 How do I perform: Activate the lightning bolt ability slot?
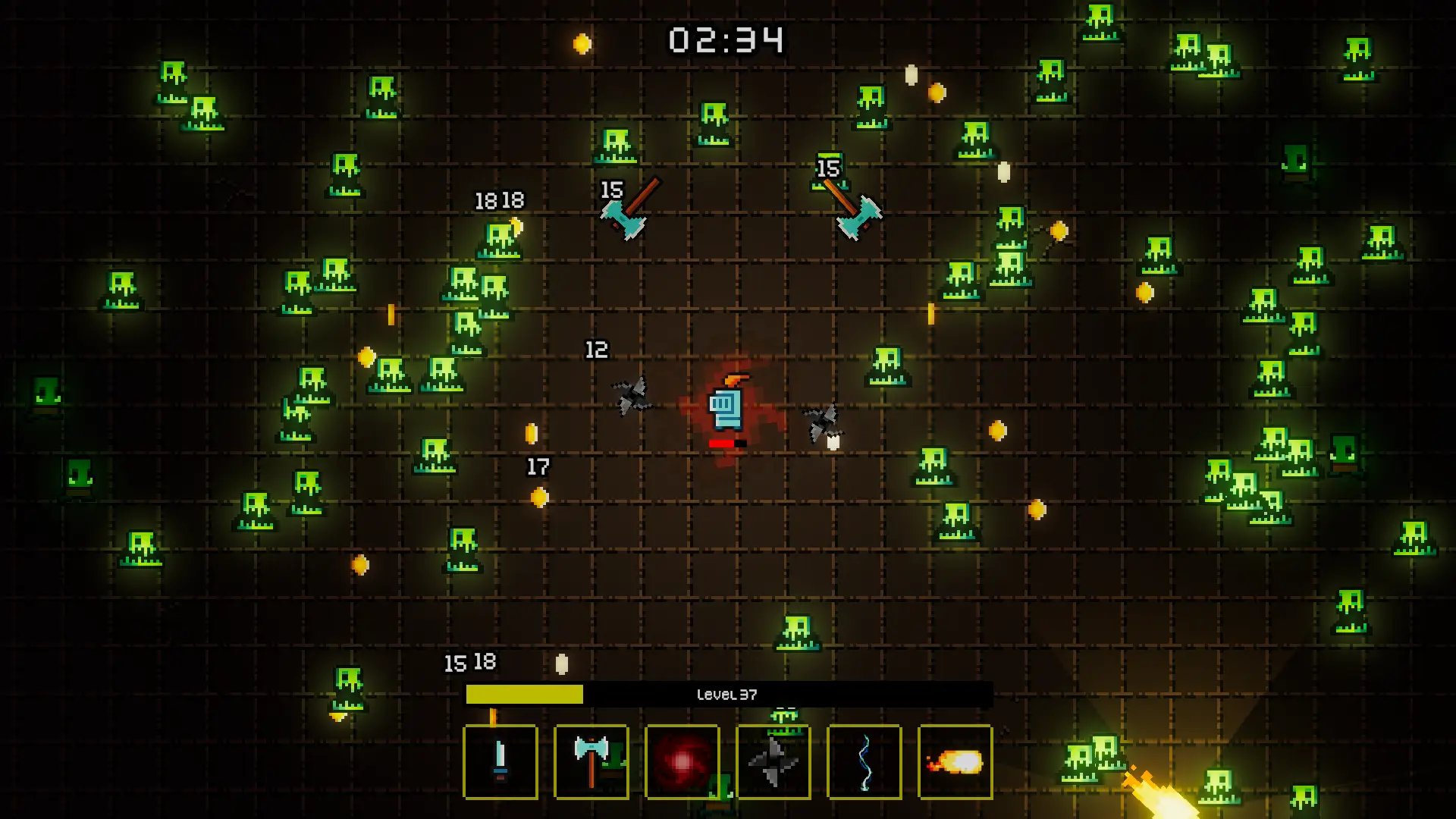[864, 761]
